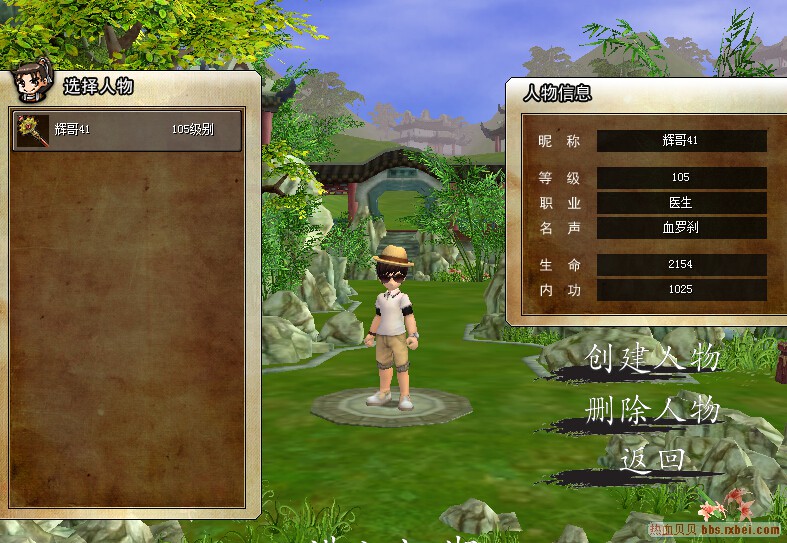This screenshot has height=543, width=787.
Task: Go back with the 返回 button
Action: 653,459
